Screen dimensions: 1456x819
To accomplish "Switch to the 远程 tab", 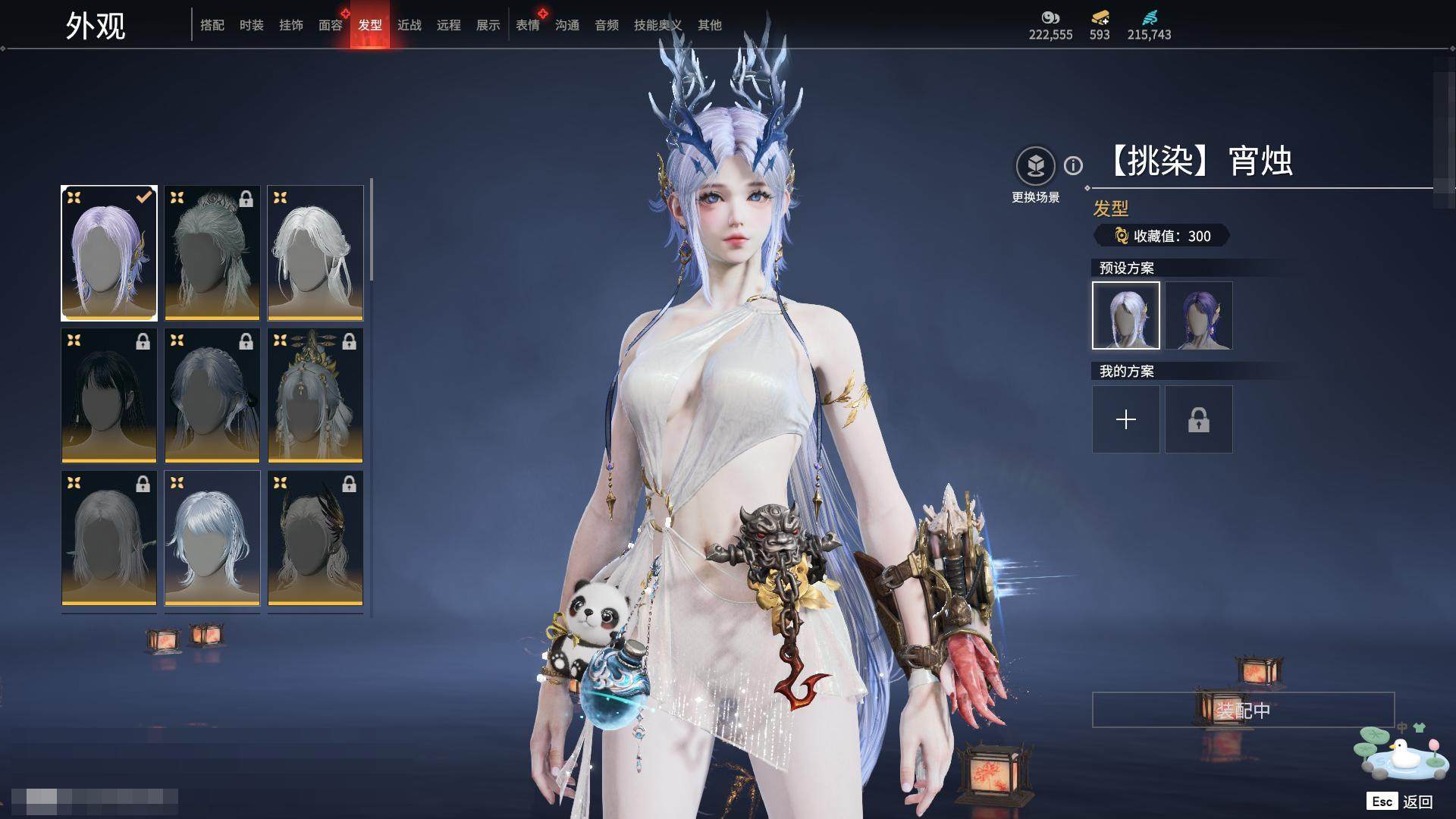I will 449,25.
